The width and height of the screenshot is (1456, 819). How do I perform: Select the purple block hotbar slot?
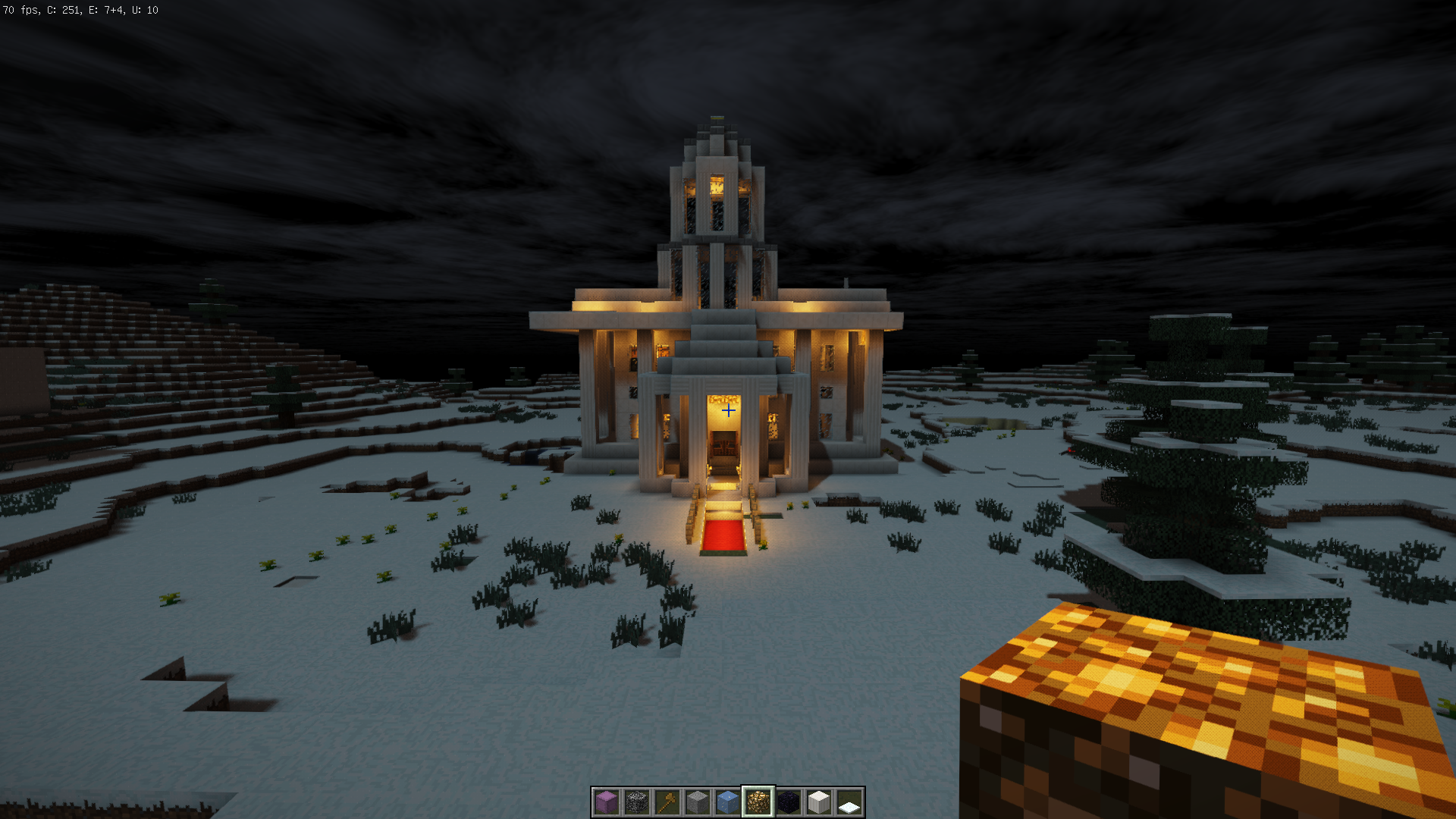pos(607,802)
